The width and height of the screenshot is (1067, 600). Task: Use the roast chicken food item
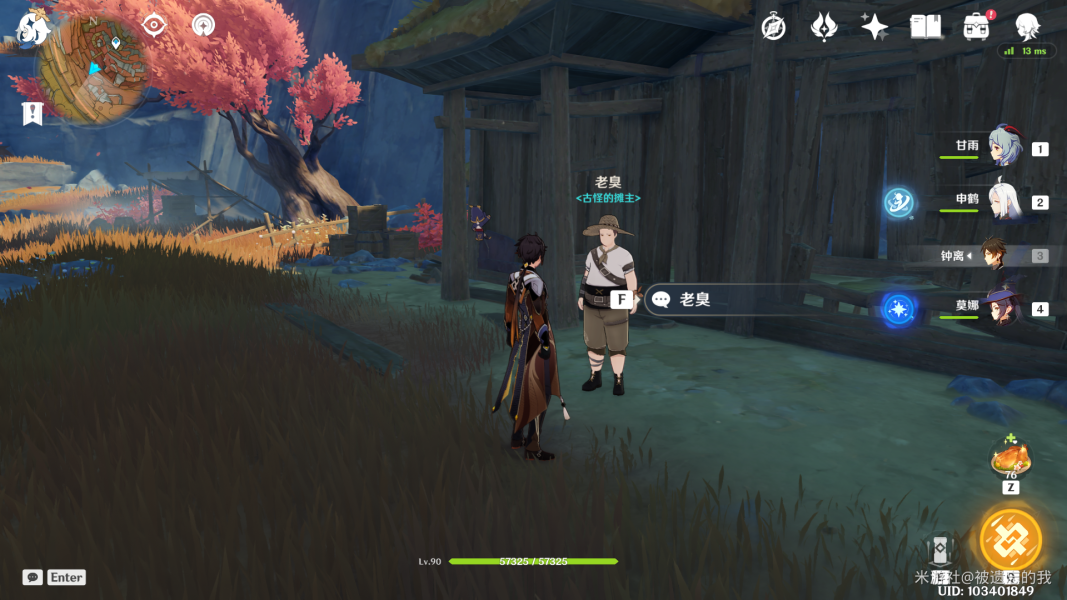(1010, 460)
